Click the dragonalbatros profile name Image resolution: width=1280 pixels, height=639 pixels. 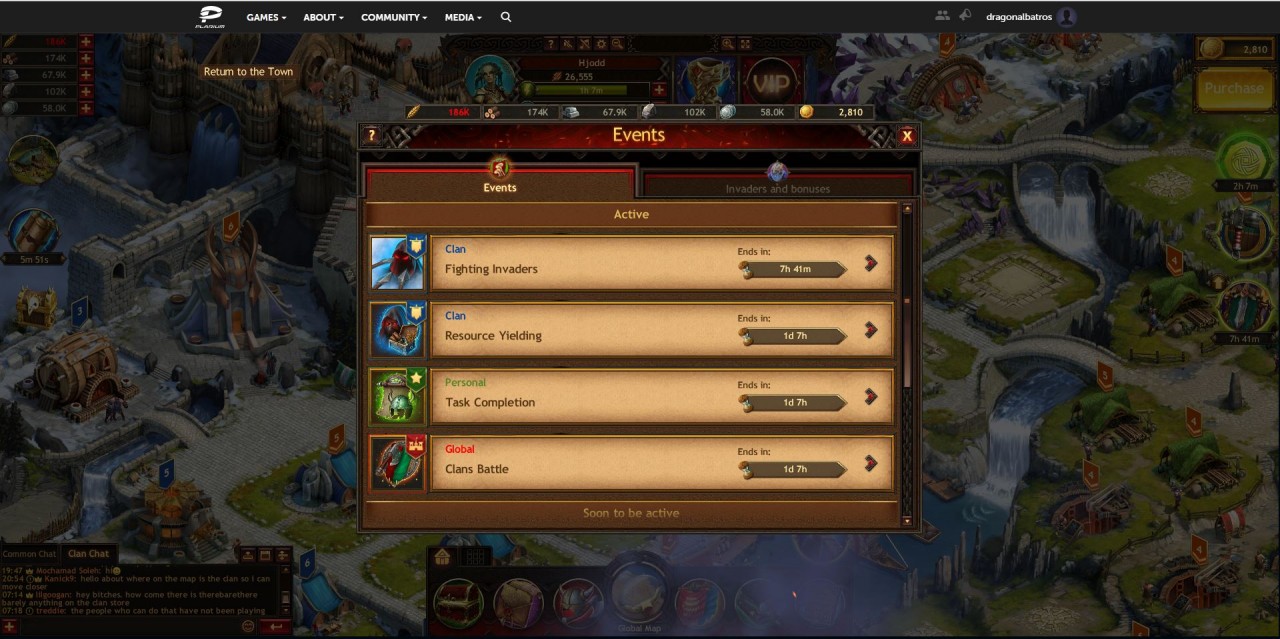(x=1019, y=17)
